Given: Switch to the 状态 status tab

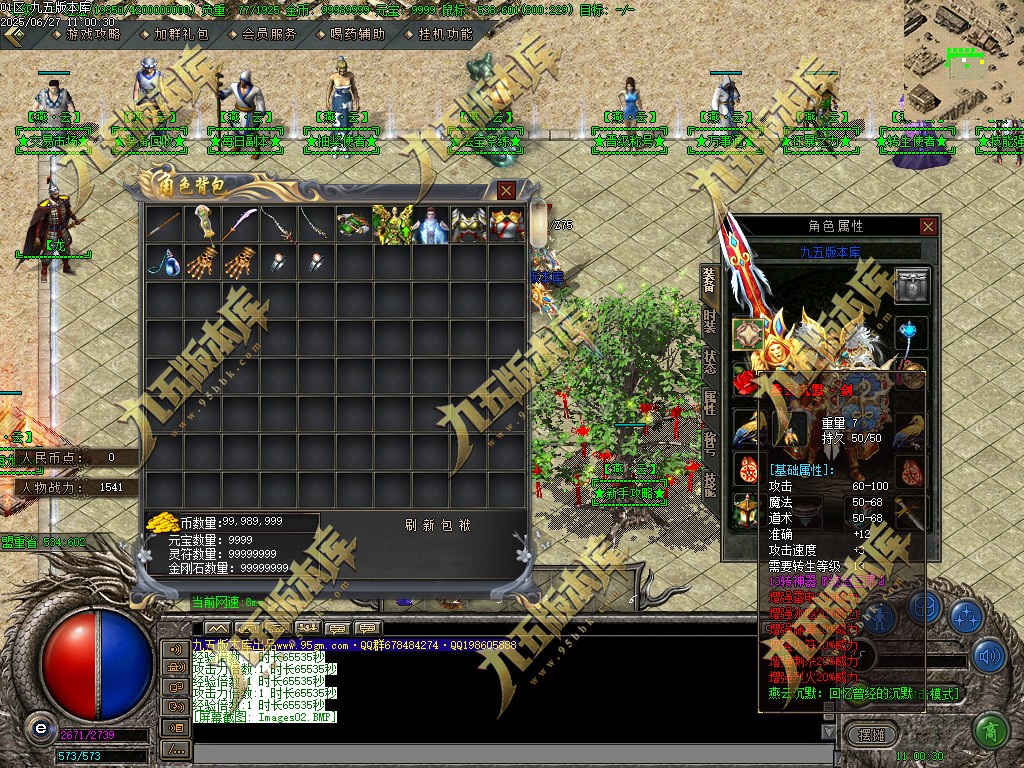Looking at the screenshot, I should [x=709, y=361].
